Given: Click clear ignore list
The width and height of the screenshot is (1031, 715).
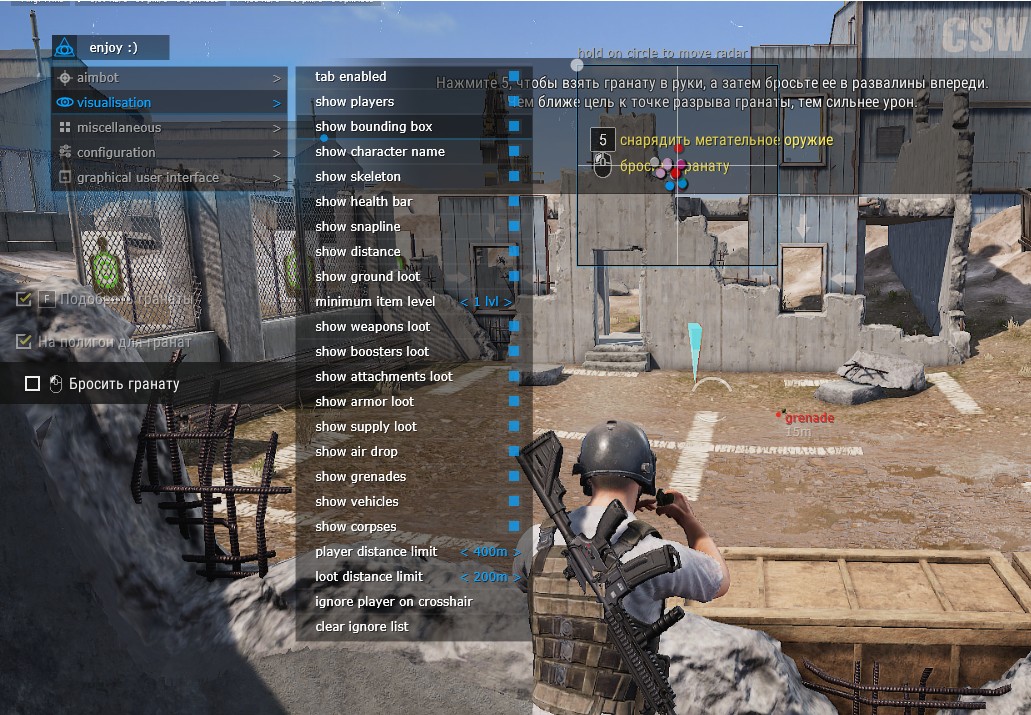Looking at the screenshot, I should click(x=362, y=627).
